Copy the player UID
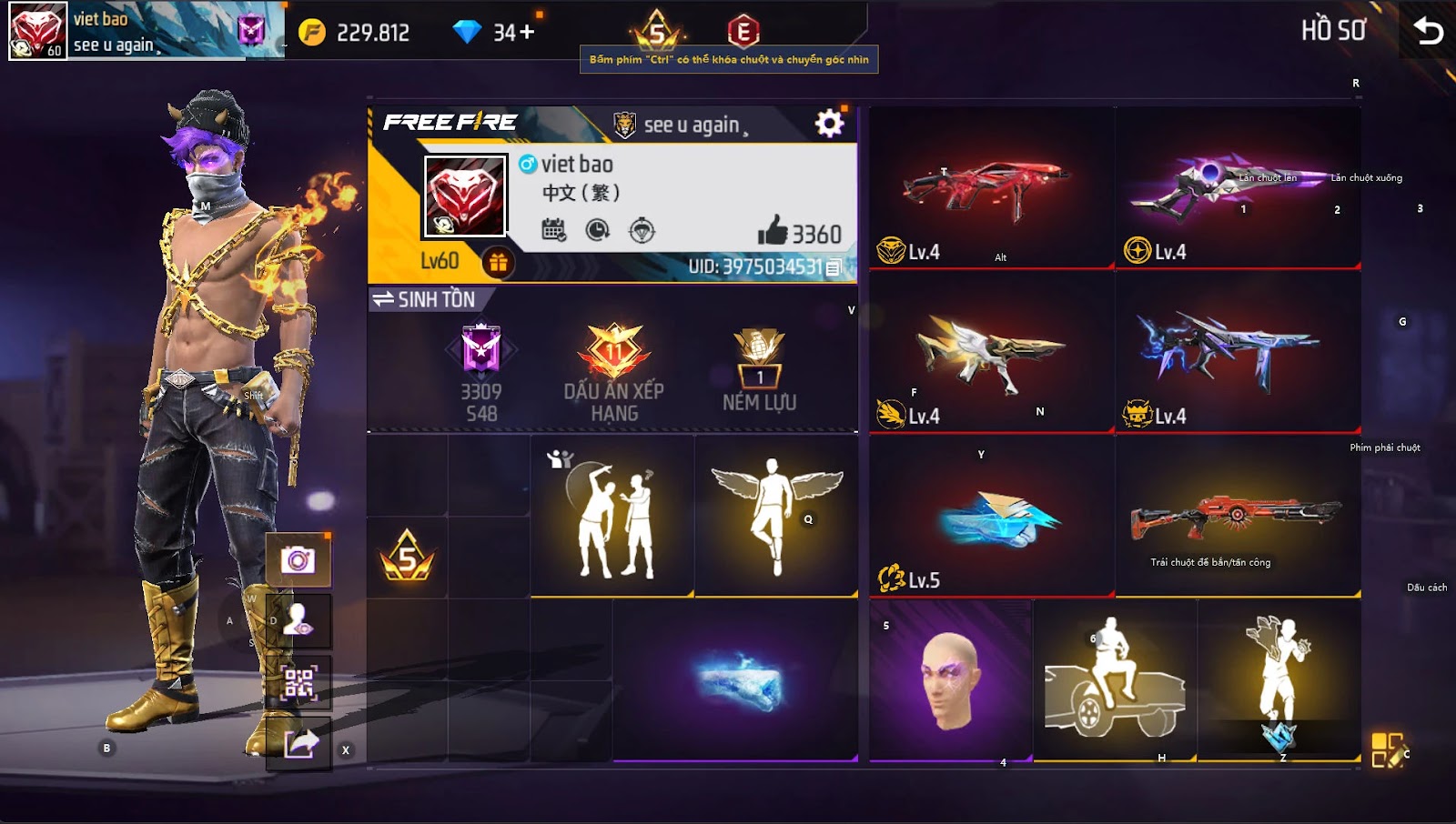This screenshot has height=824, width=1456. point(833,267)
